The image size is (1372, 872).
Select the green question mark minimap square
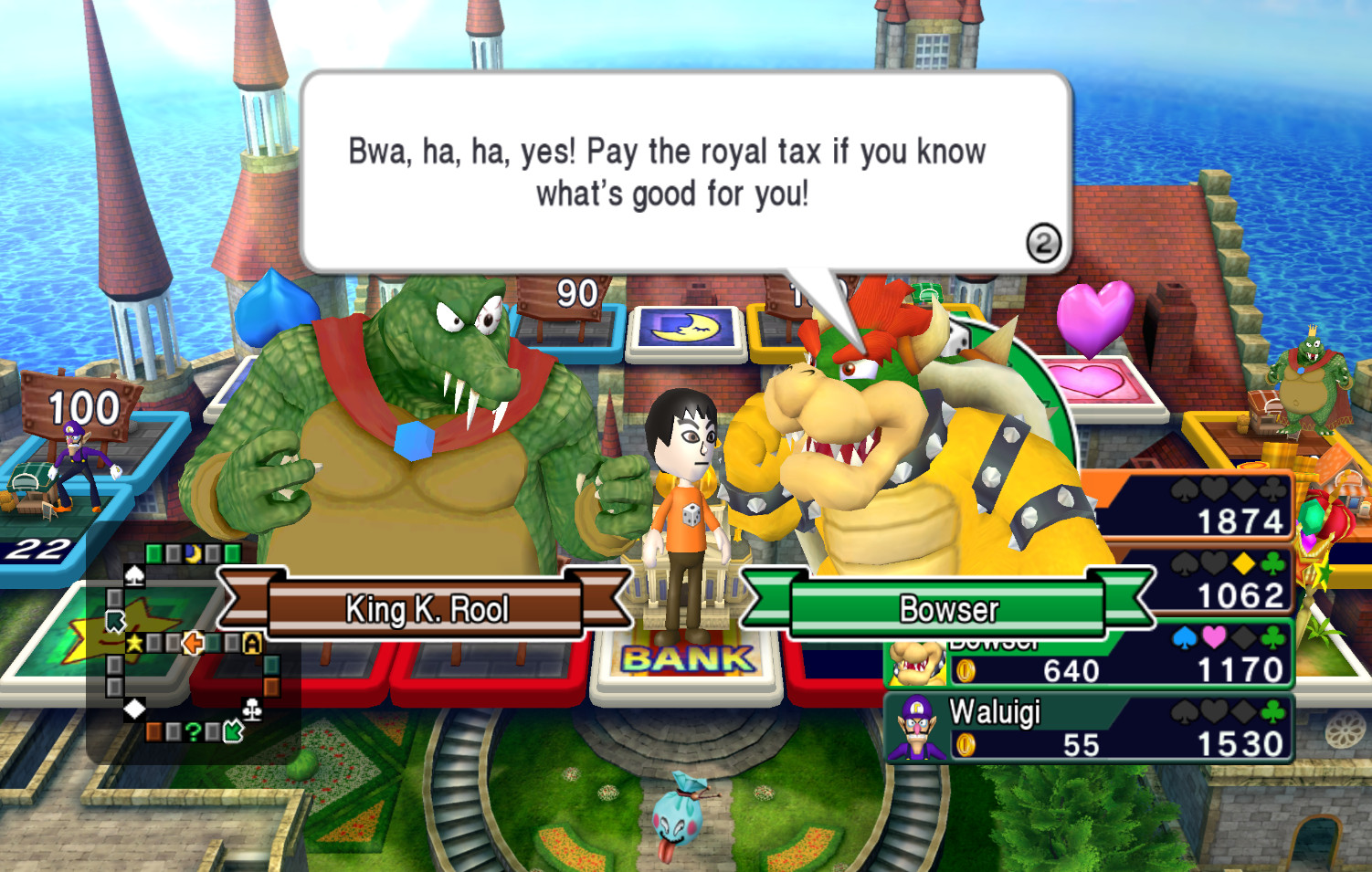click(195, 731)
